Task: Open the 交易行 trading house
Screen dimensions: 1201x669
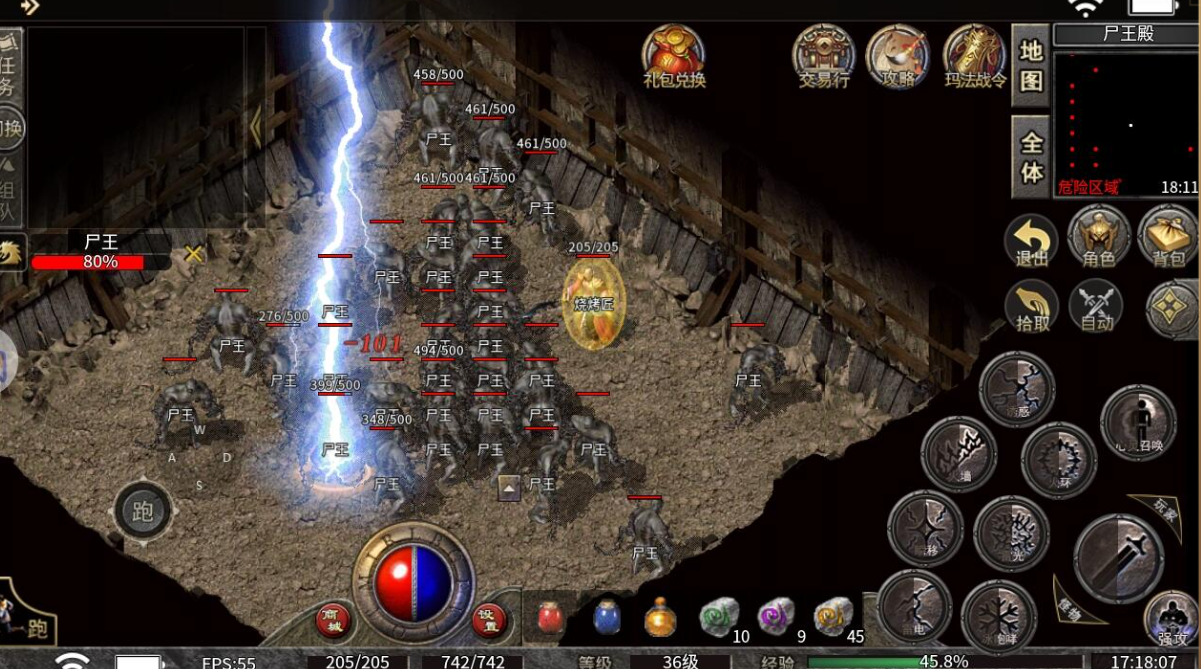Action: (x=824, y=56)
